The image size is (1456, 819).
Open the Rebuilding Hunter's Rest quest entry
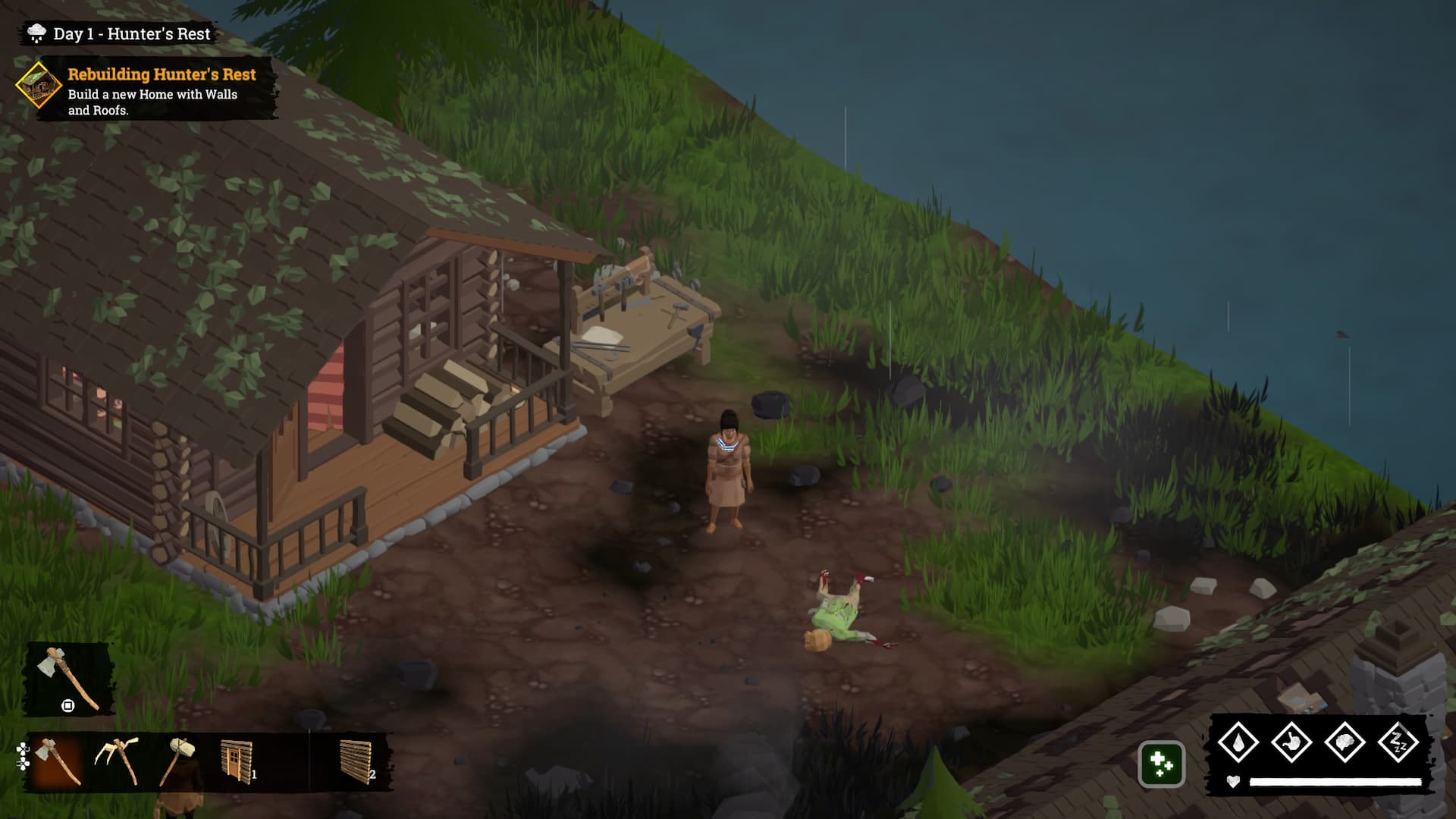tap(162, 74)
